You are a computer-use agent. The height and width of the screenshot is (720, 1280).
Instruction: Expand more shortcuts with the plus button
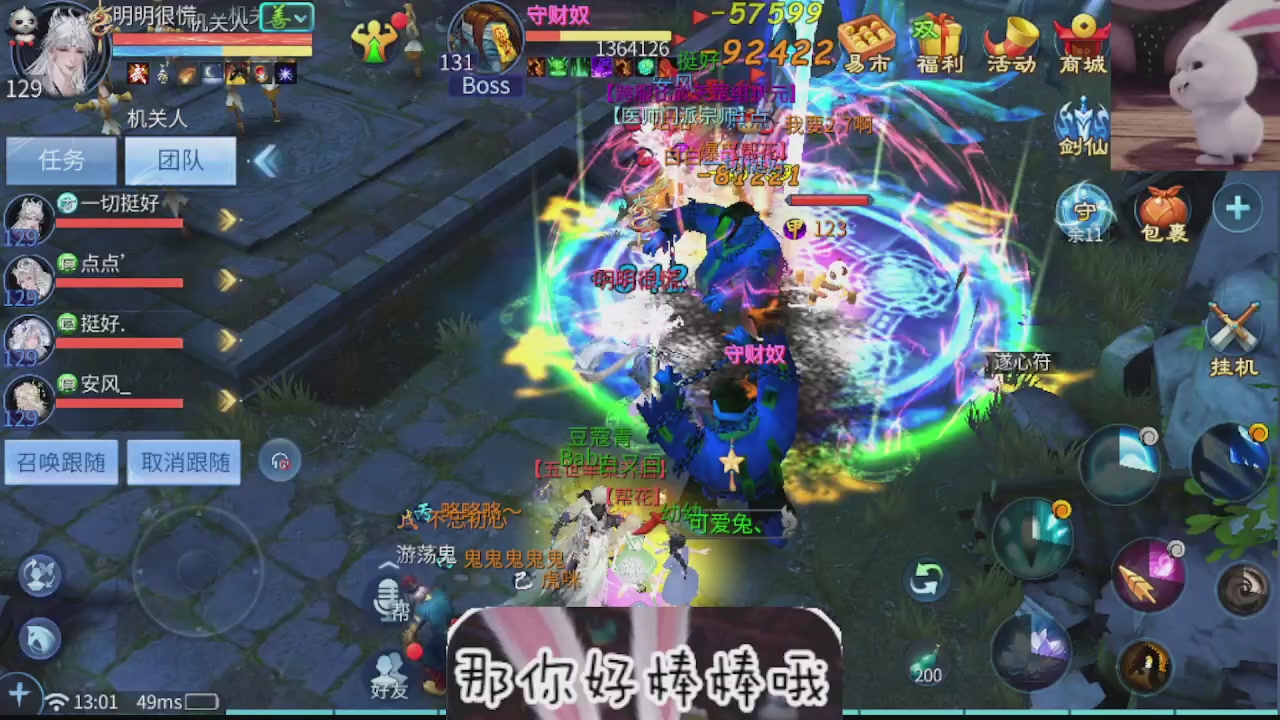(x=1238, y=208)
